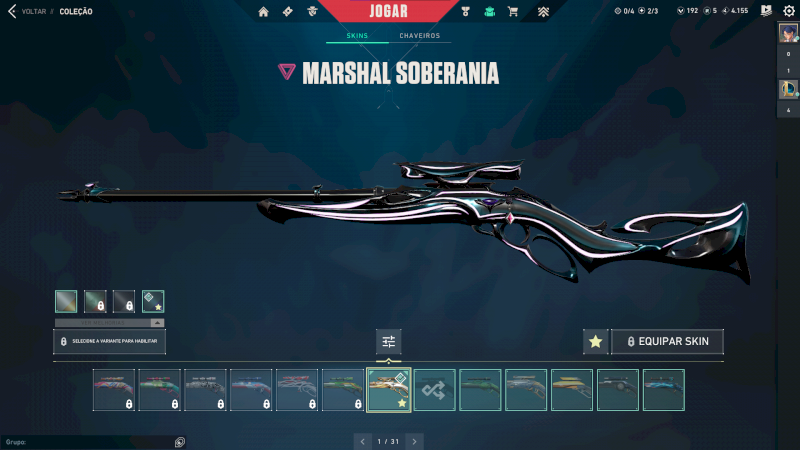
Task: Click 'Selecione a variante para habilitar' button
Action: [x=110, y=341]
